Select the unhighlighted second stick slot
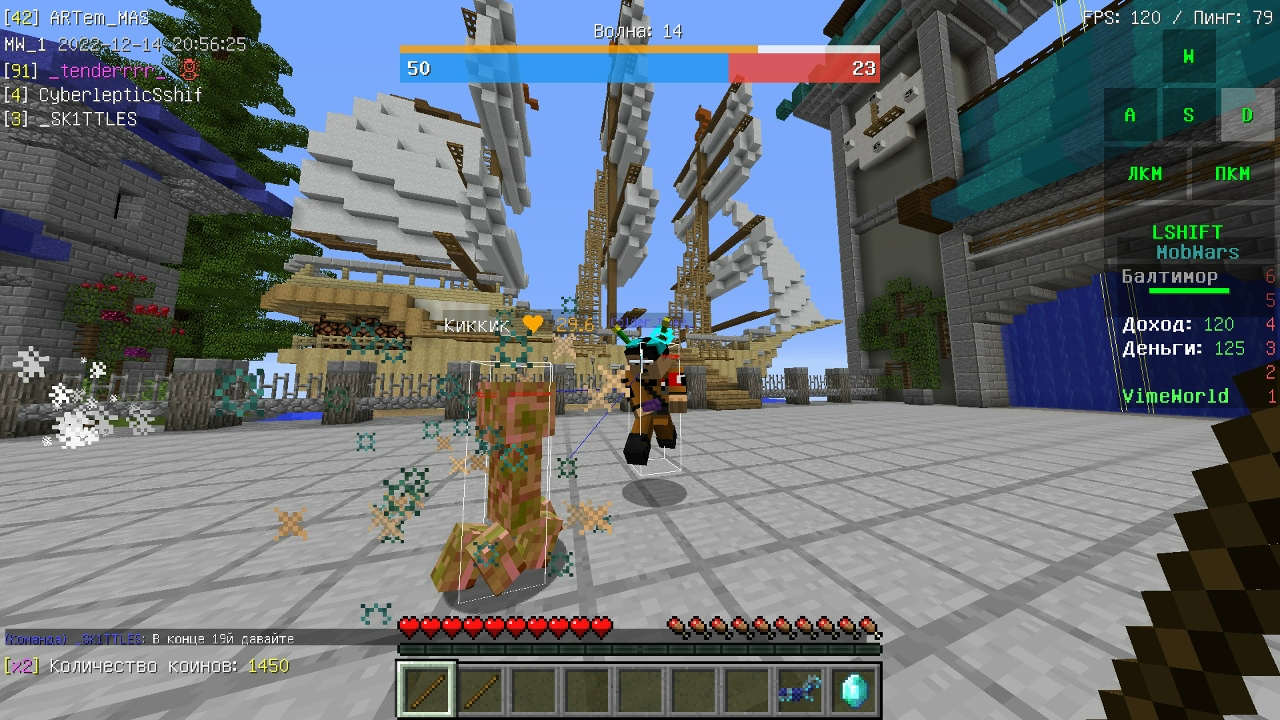Viewport: 1280px width, 720px height. pos(481,689)
